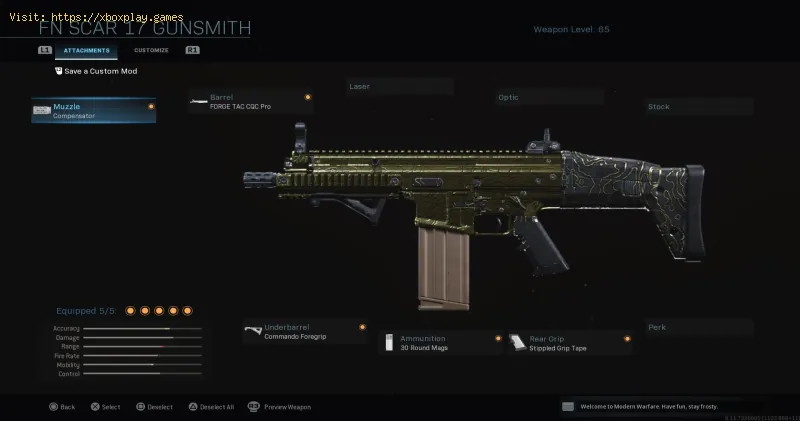Screen dimensions: 800x421
Task: Go Back from the Gunsmith
Action: [61, 407]
